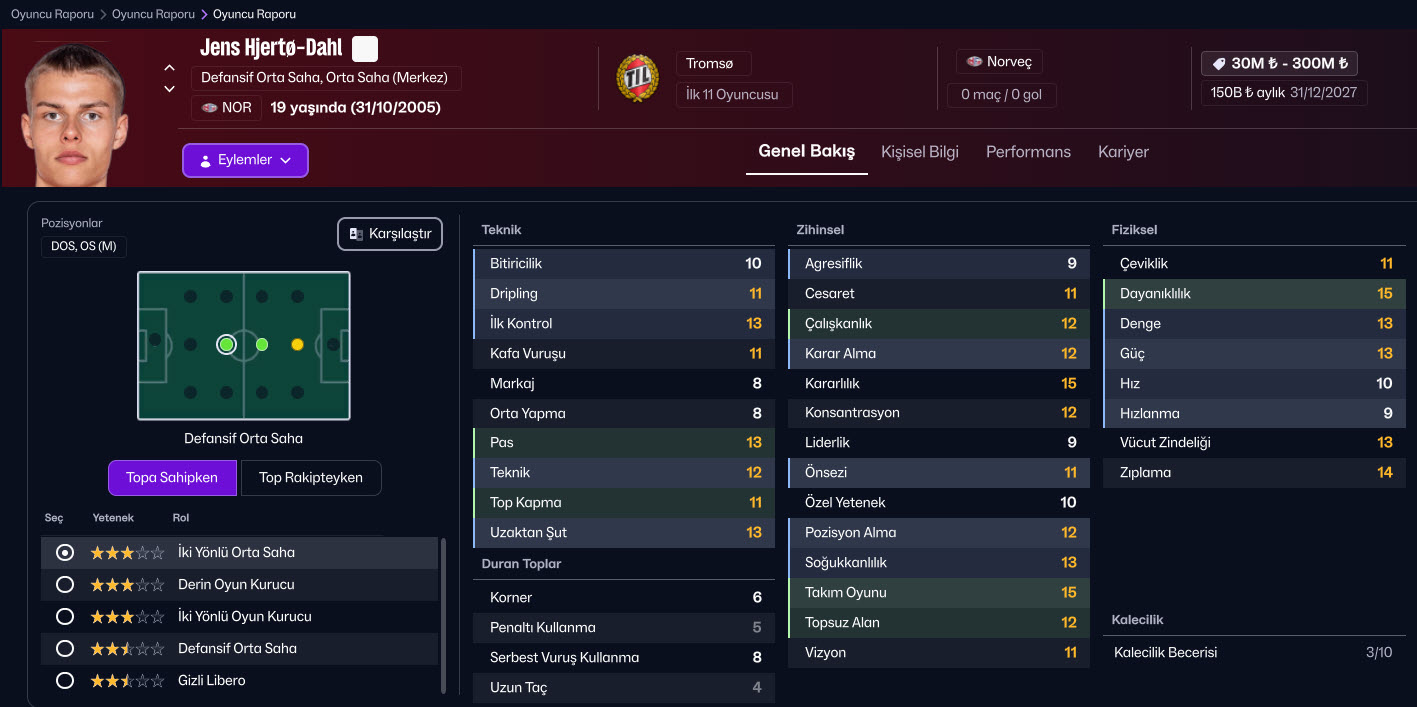Switch to the Kişisel Bilgi tab
Screen dimensions: 1417x707
[x=919, y=152]
